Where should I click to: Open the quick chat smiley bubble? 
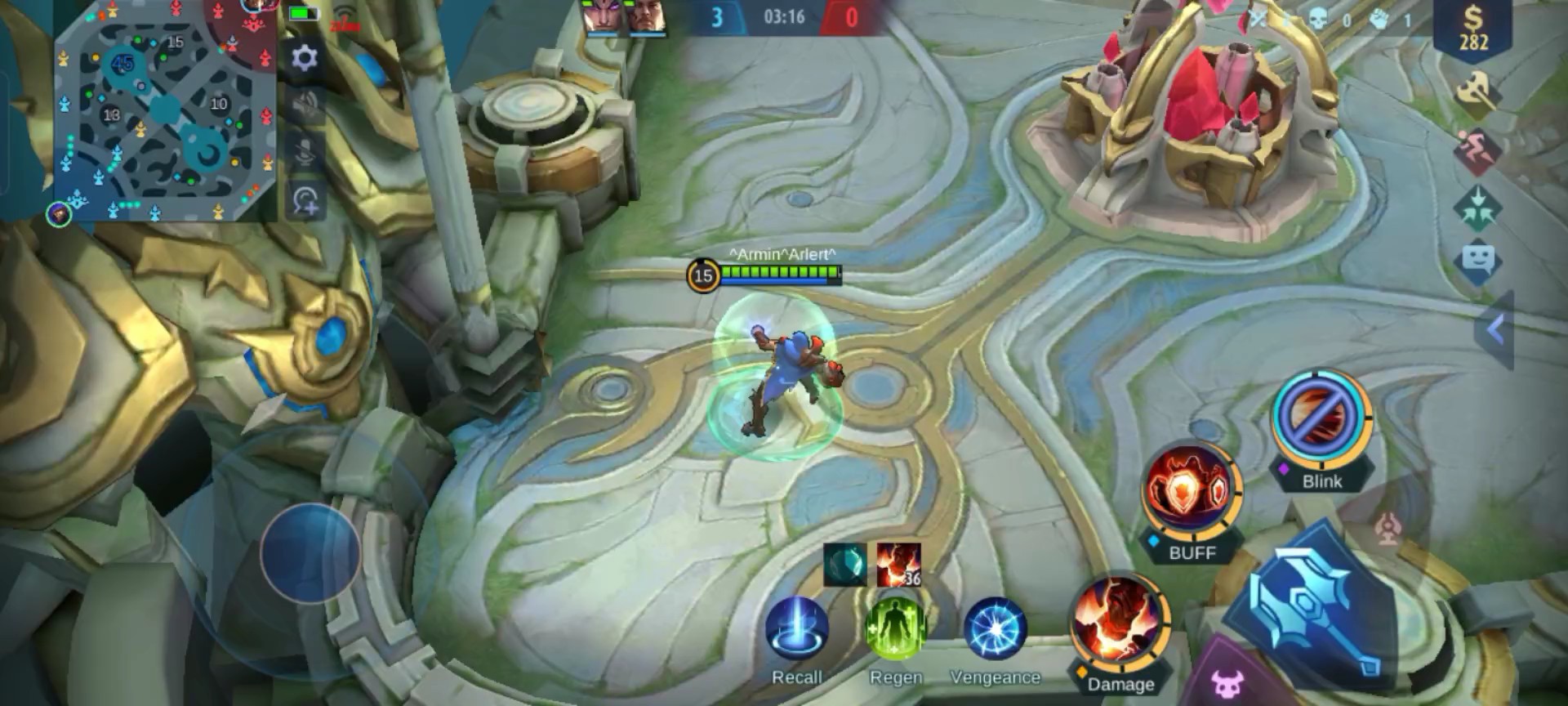1477,261
